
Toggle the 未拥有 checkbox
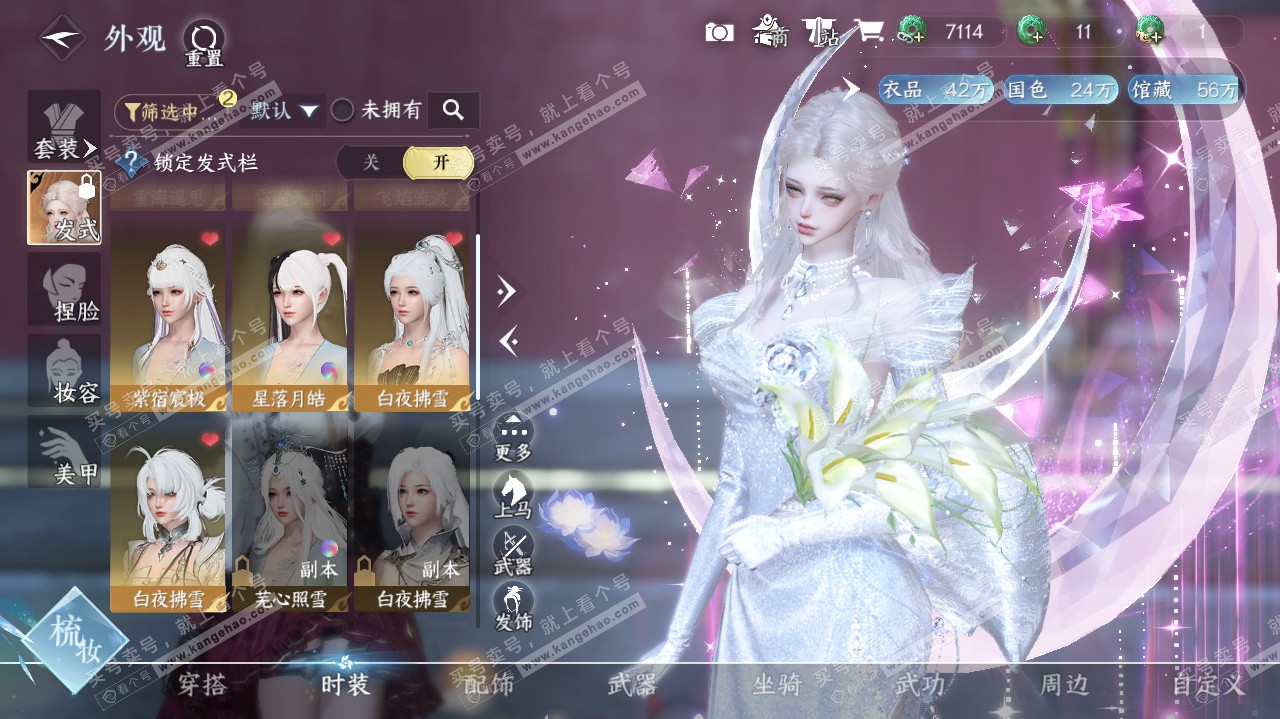(343, 110)
